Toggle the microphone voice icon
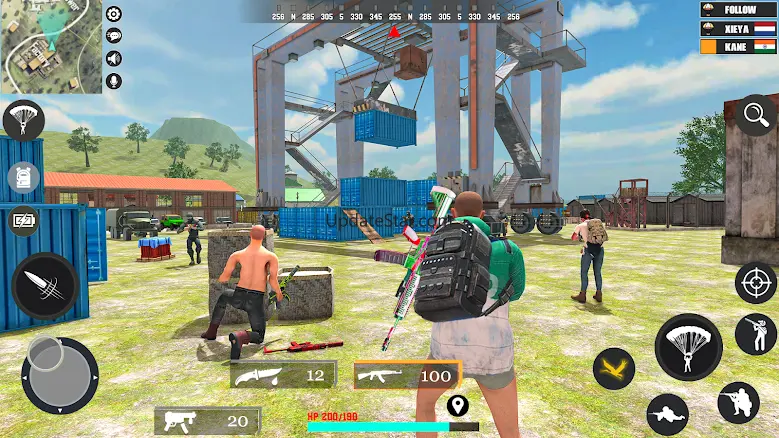779x438 pixels. [x=114, y=81]
